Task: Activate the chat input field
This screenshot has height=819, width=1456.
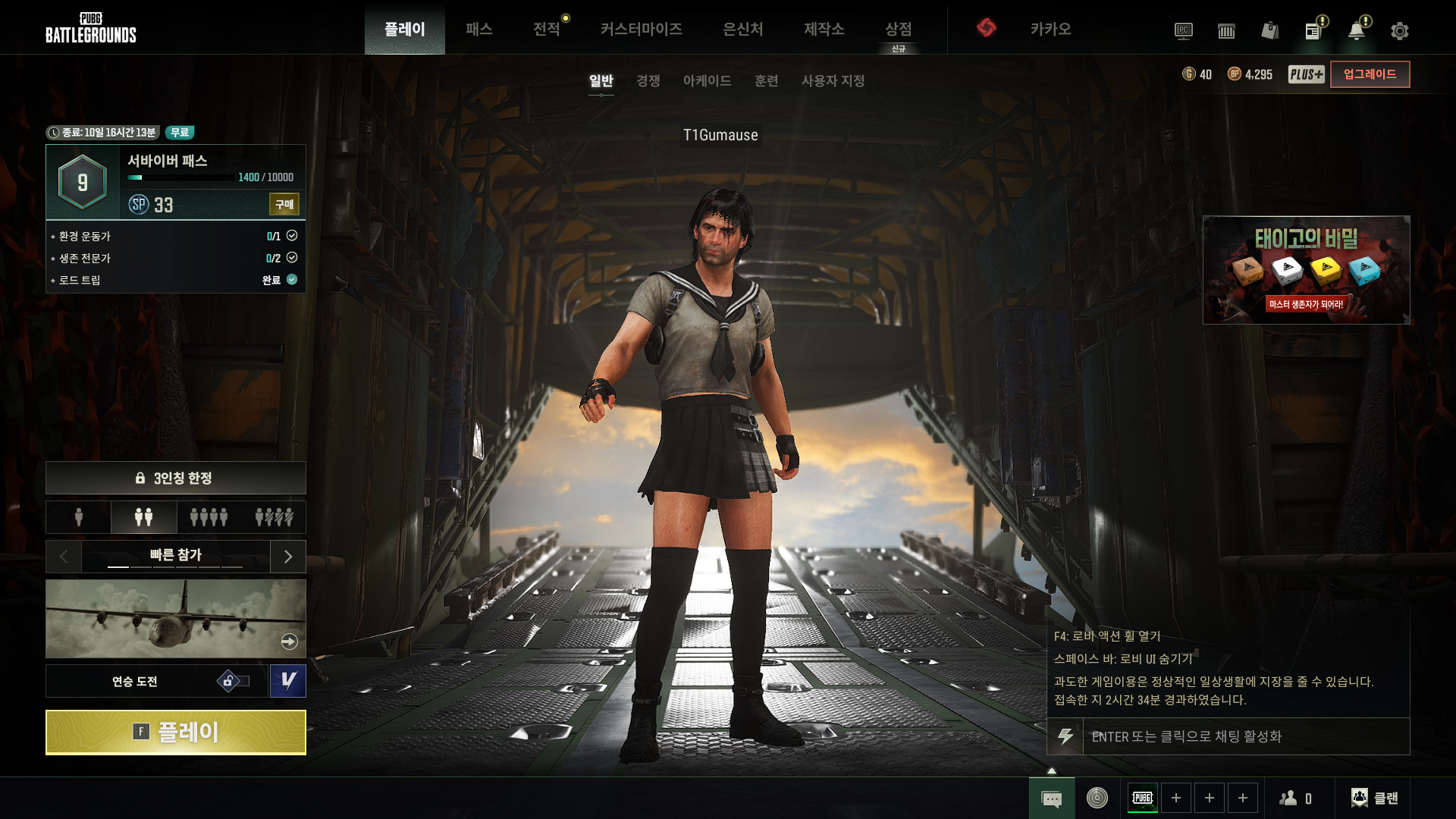Action: 1245,736
